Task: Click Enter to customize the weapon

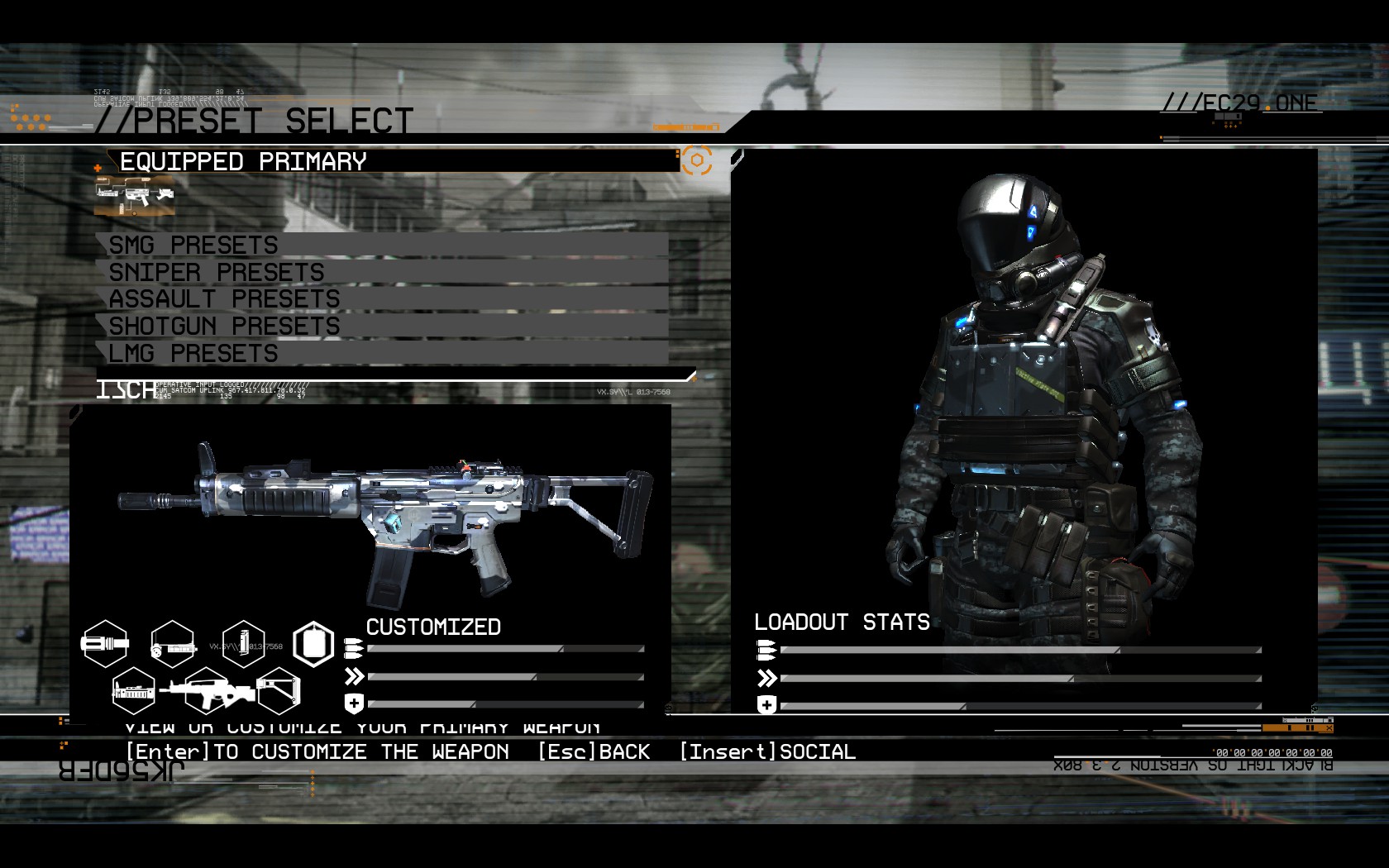Action: tap(317, 751)
